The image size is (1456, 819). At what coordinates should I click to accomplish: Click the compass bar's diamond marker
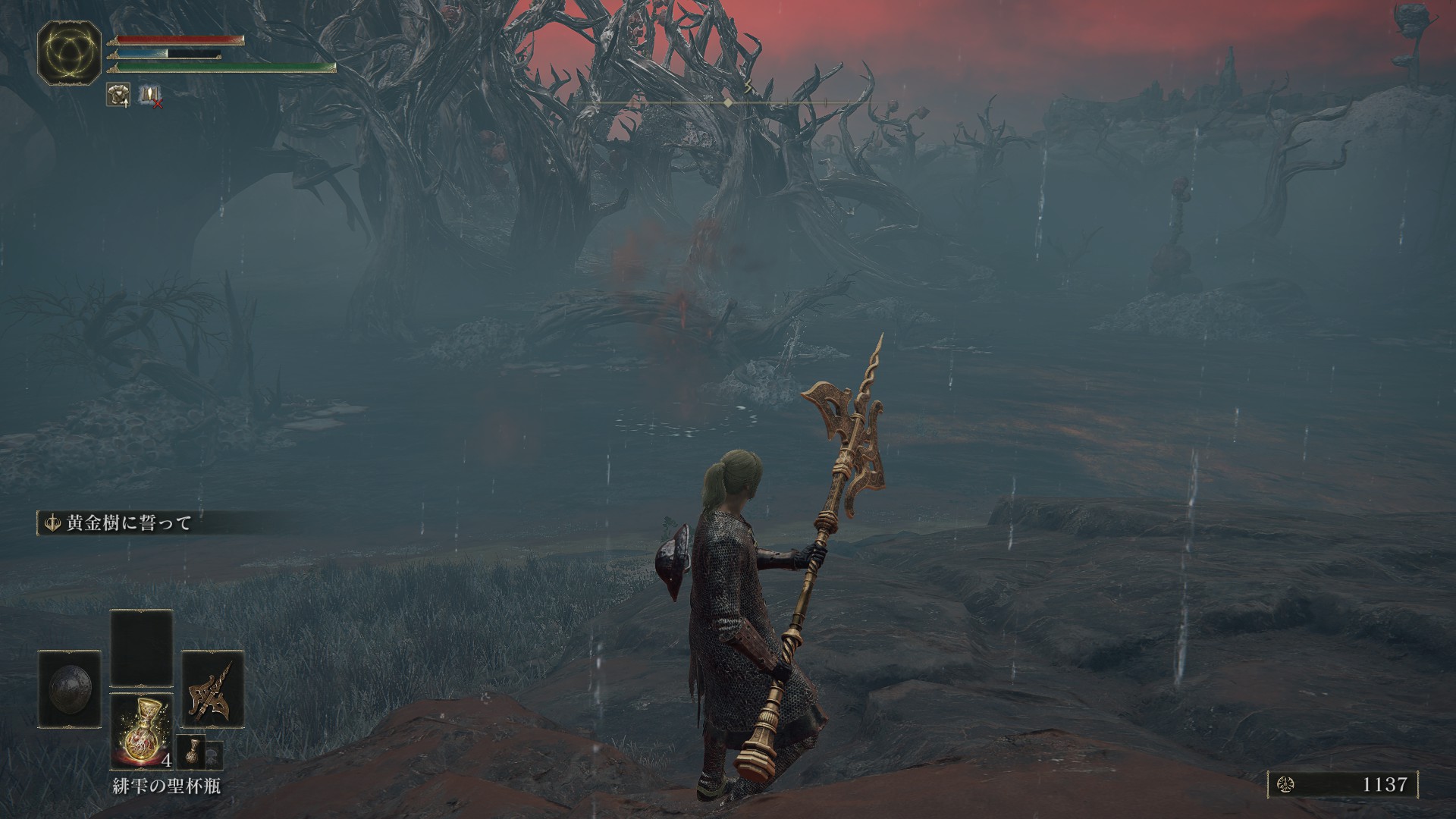[727, 102]
